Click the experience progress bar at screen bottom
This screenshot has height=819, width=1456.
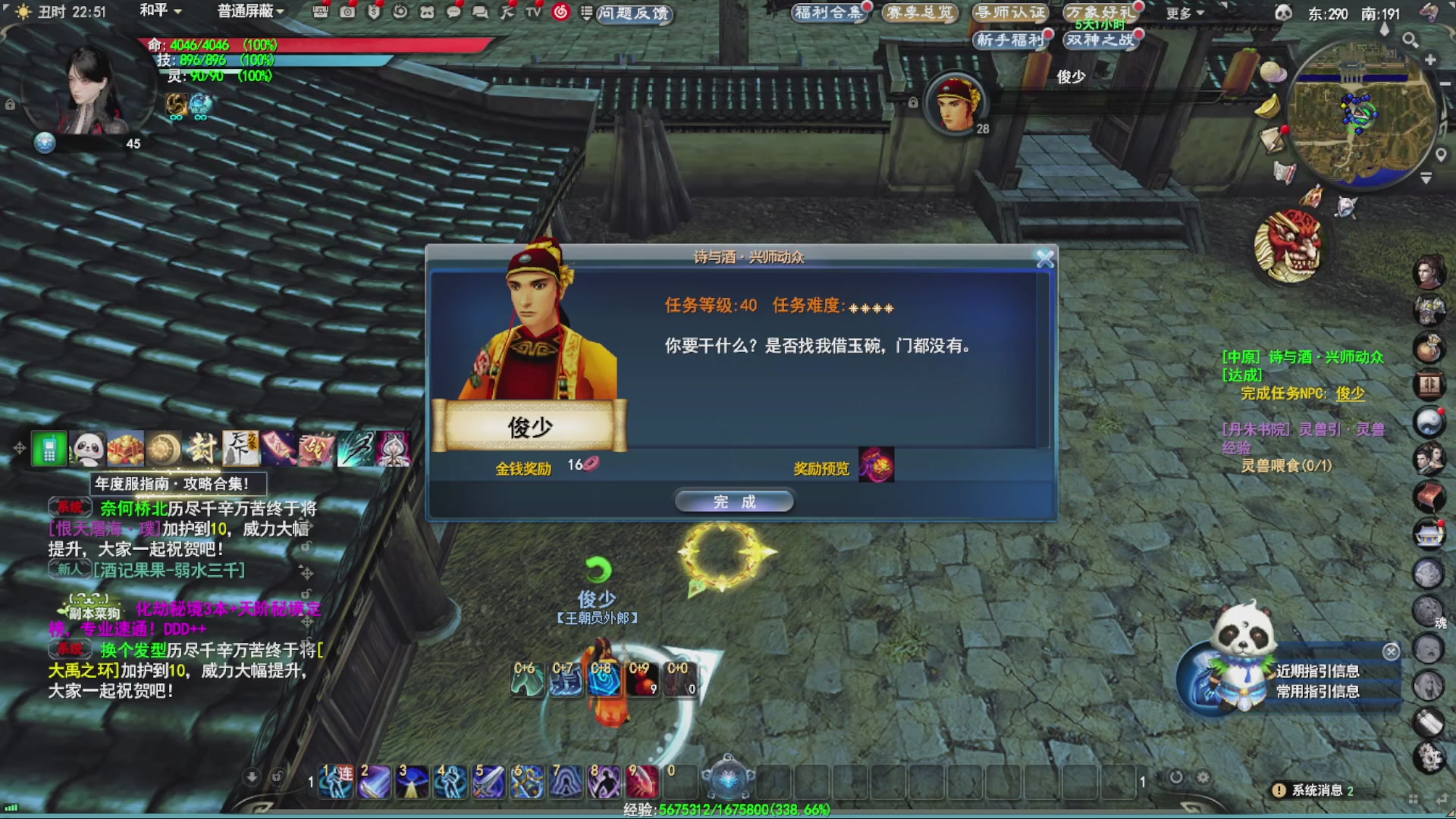coord(728,809)
